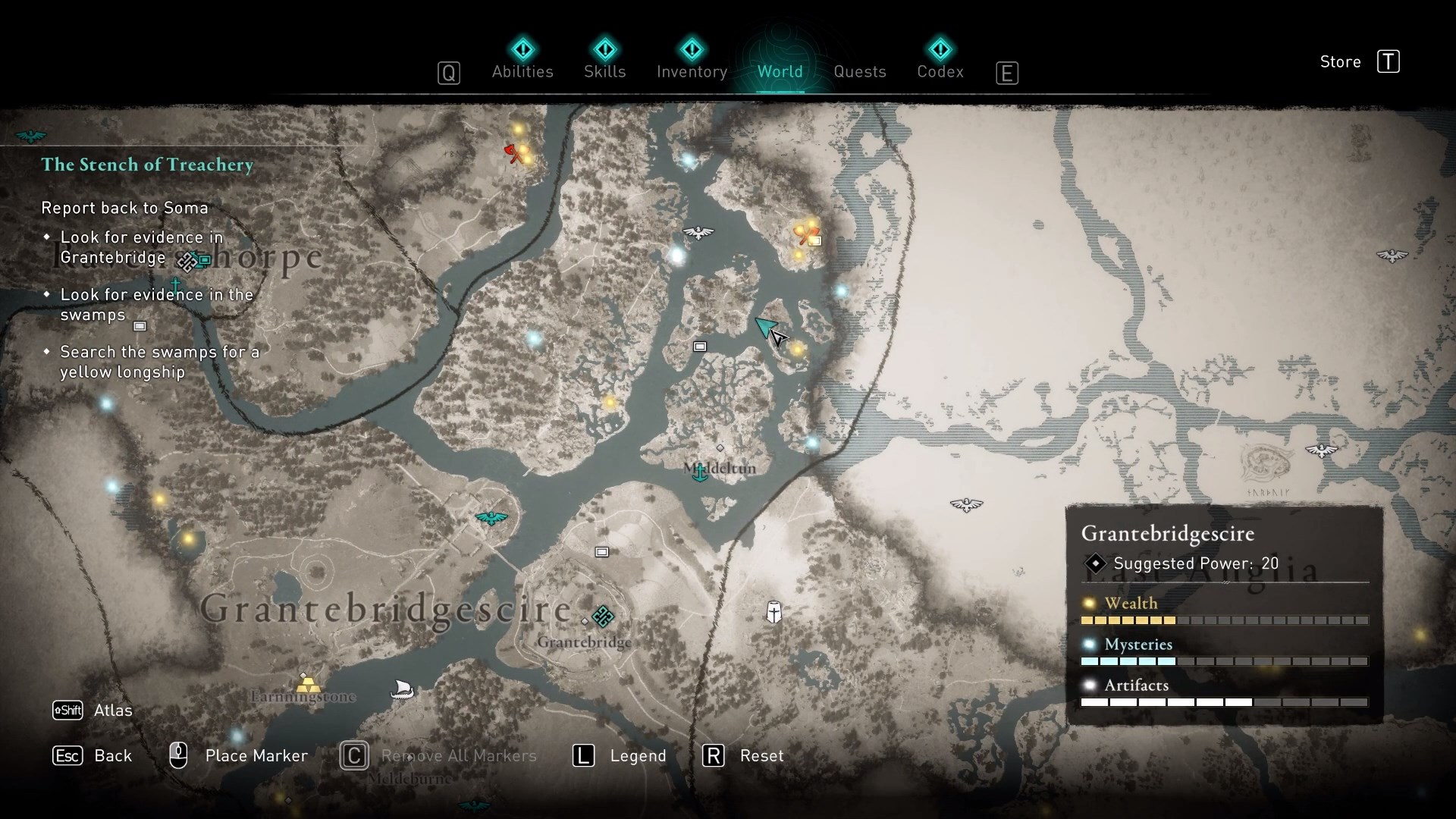Viewport: 1456px width, 819px height.
Task: Select the white helmet map marker
Action: click(773, 612)
